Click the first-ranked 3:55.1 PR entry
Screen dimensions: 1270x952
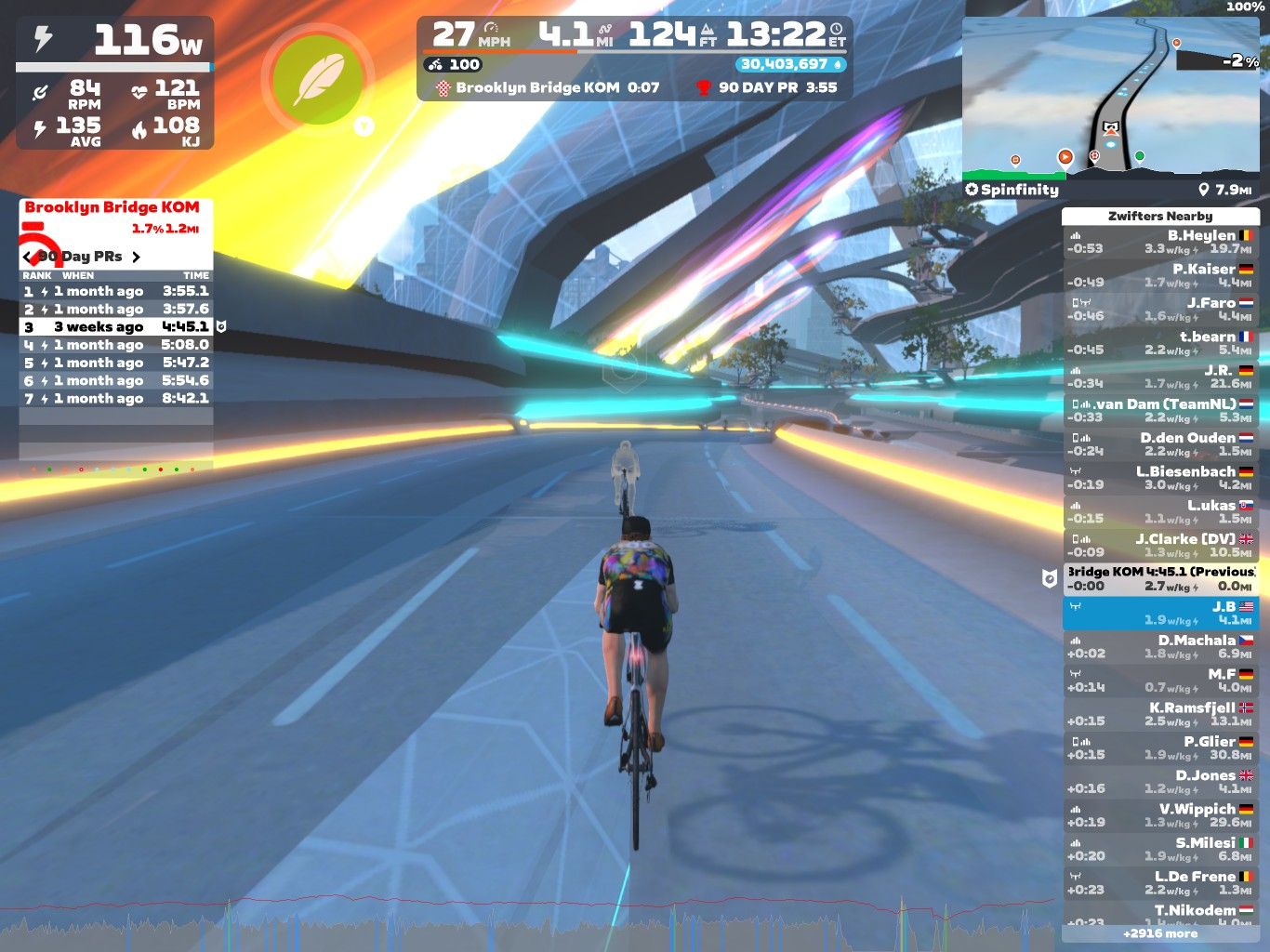pos(116,291)
